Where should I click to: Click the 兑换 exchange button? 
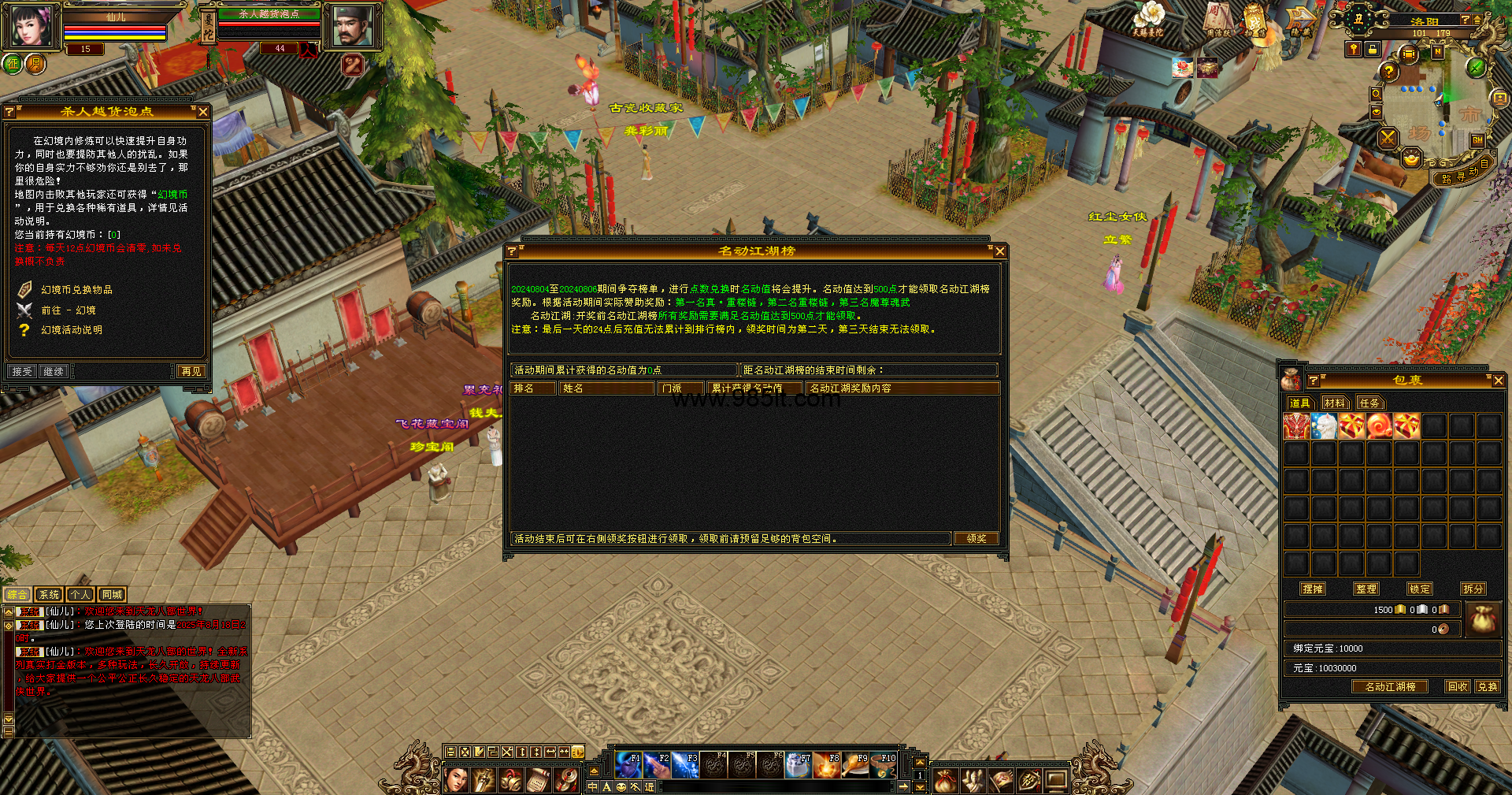click(1488, 687)
